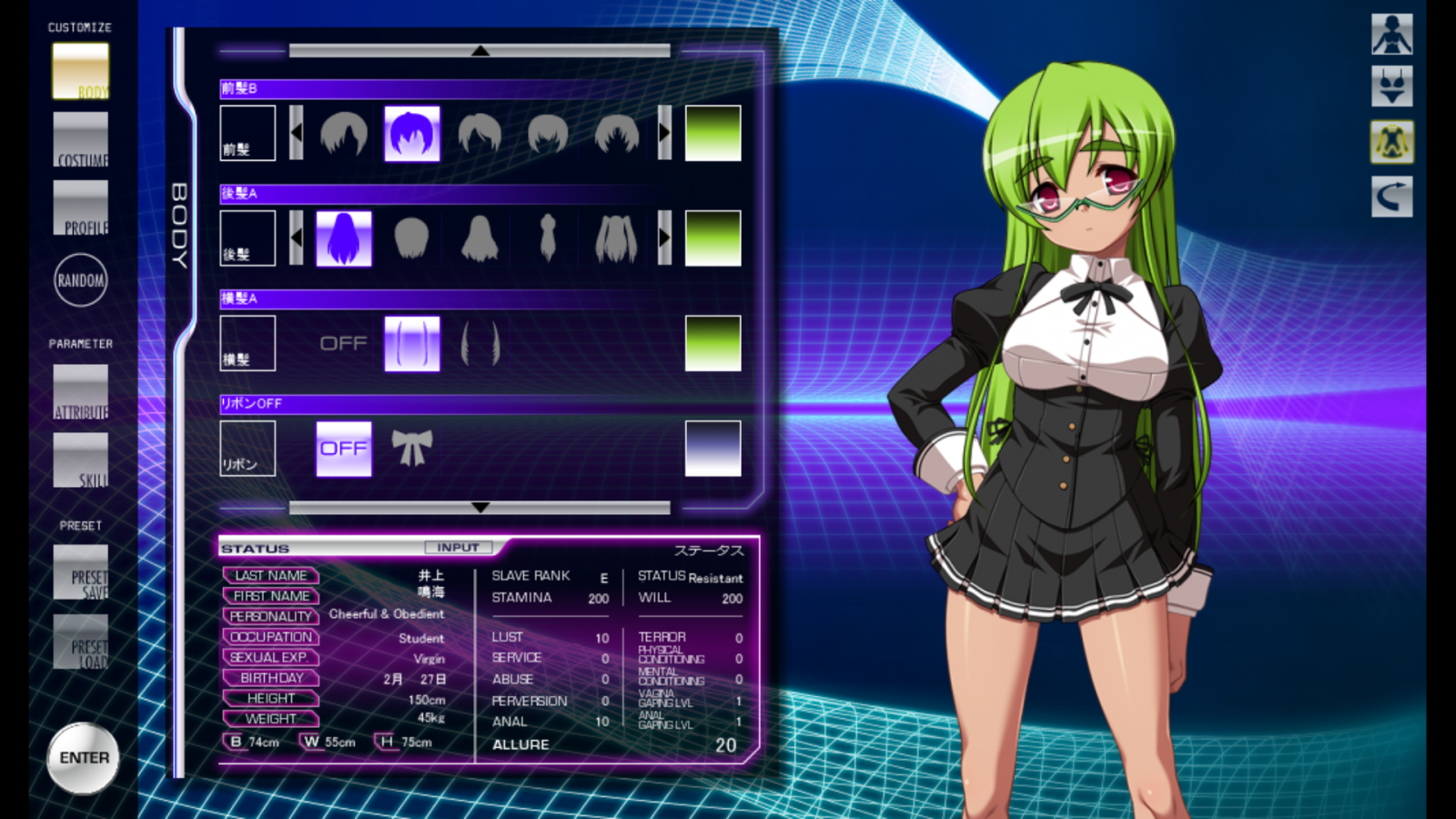Click the right arrow to browse front hairstyles
This screenshot has height=819, width=1456.
pos(664,132)
